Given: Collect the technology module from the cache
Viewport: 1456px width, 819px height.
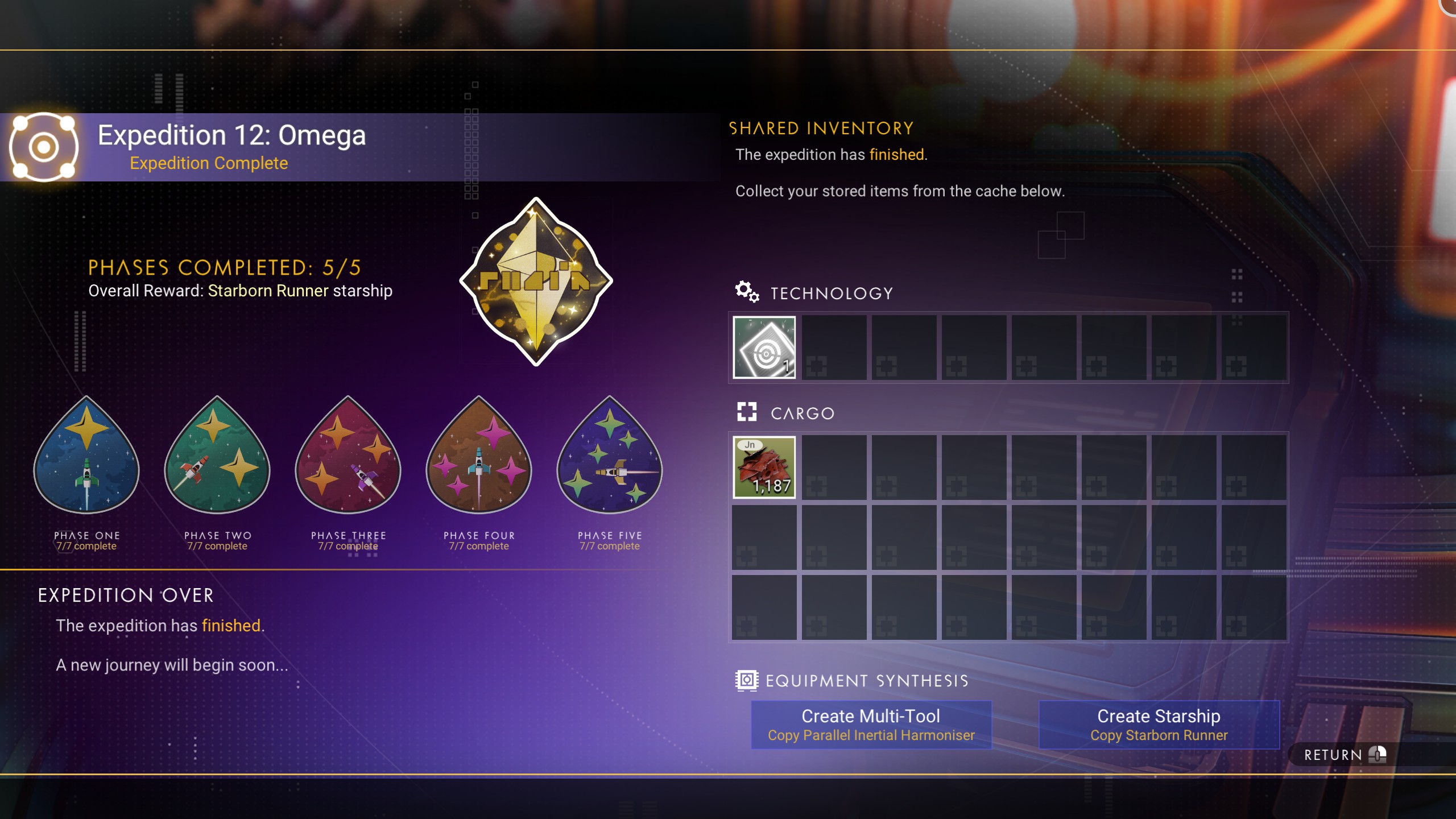Looking at the screenshot, I should pos(764,347).
